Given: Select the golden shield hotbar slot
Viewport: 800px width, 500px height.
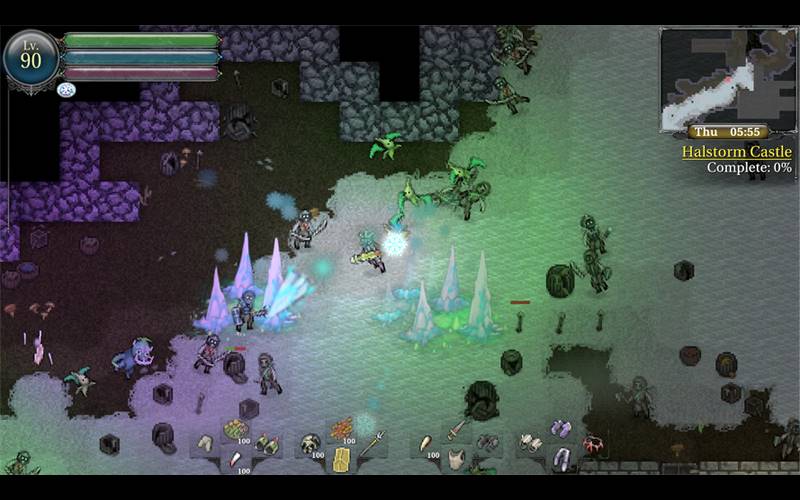Looking at the screenshot, I should coord(341,459).
